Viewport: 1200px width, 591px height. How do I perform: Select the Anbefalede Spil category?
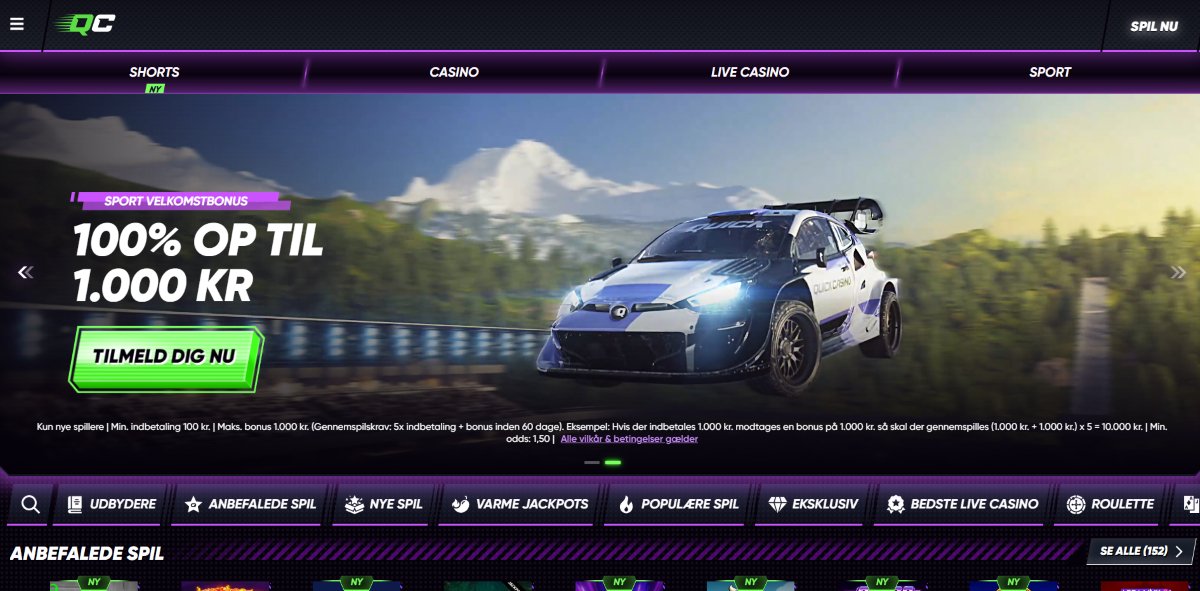click(x=250, y=504)
